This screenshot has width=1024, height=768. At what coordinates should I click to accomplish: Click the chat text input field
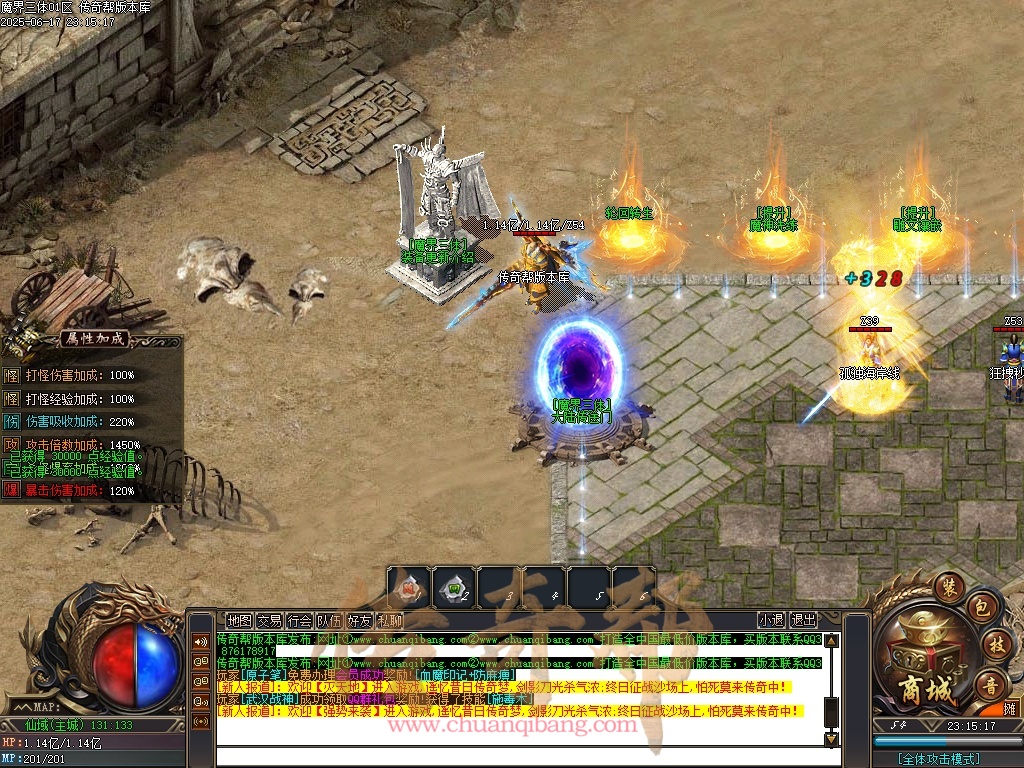pyautogui.click(x=520, y=757)
